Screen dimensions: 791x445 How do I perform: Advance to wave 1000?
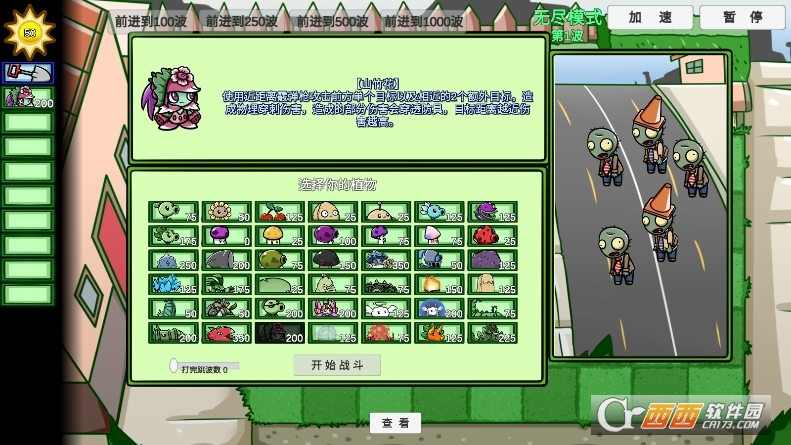coord(424,21)
